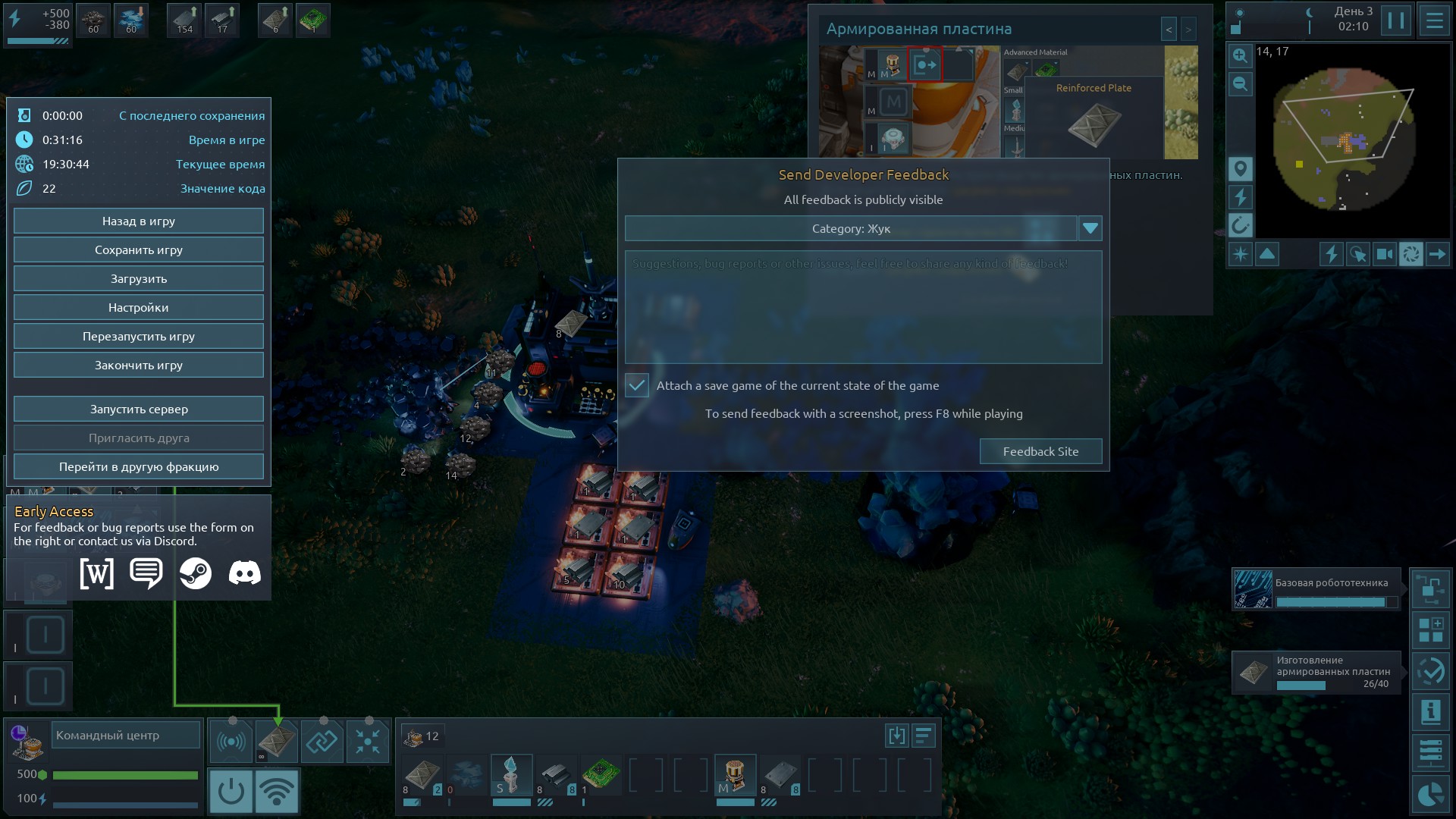Open the Discord link icon
The width and height of the screenshot is (1456, 819).
point(244,573)
